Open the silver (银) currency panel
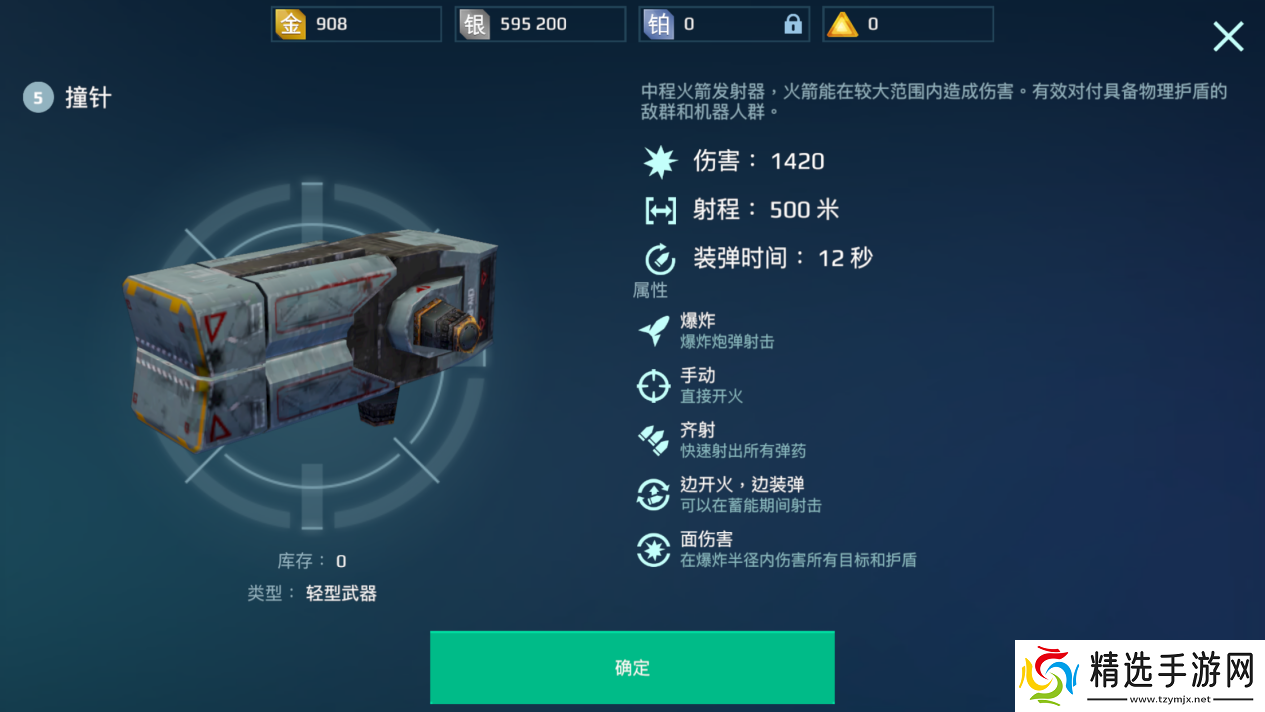 coord(540,24)
